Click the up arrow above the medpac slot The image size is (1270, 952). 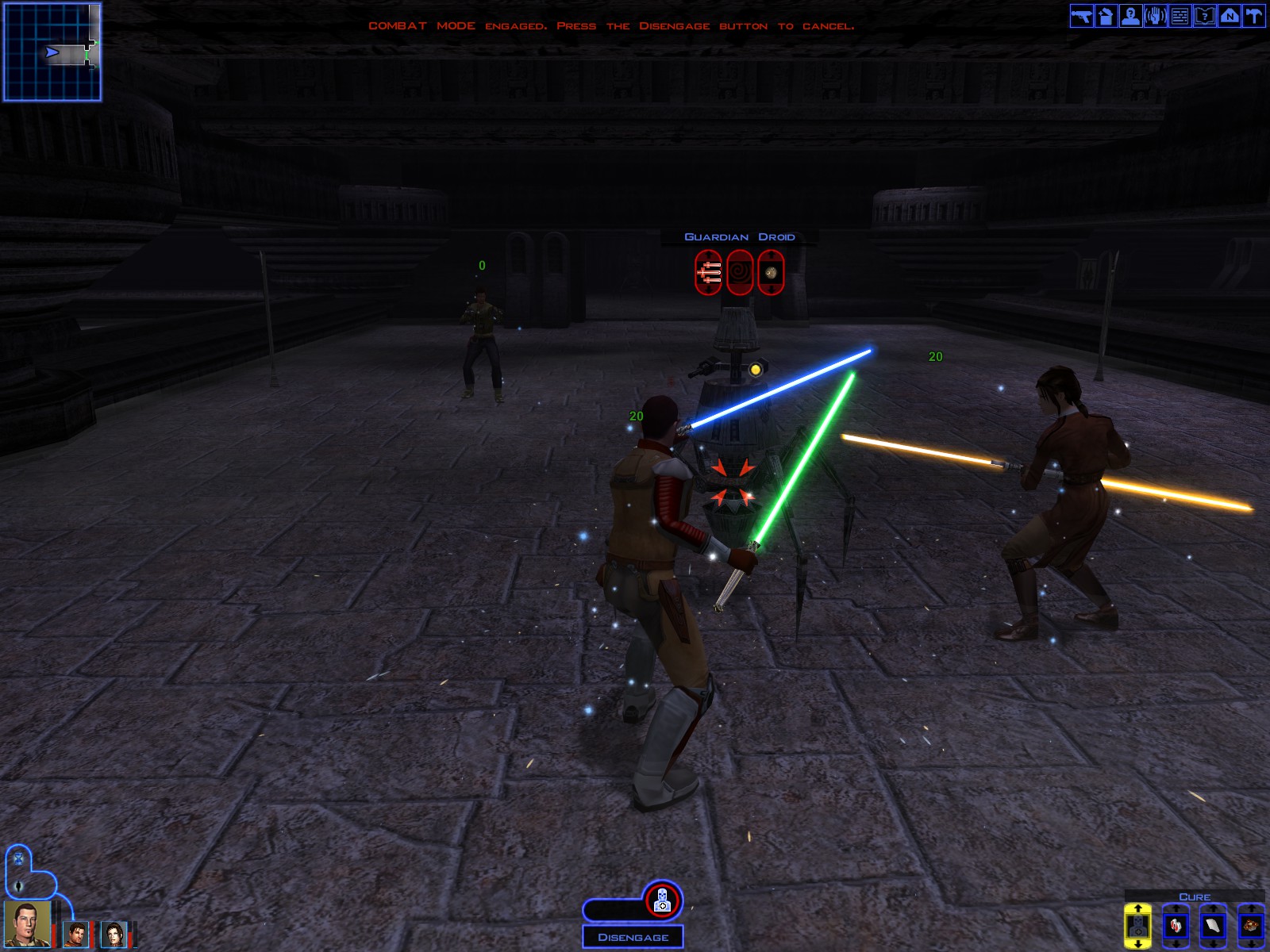[1176, 908]
